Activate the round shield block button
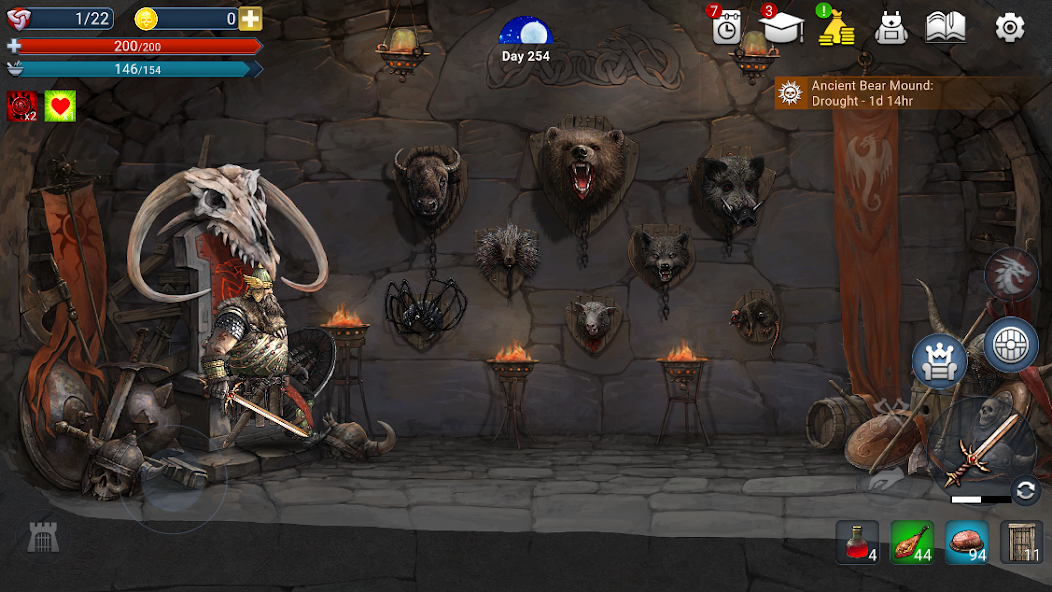Viewport: 1052px width, 592px height. tap(1011, 345)
